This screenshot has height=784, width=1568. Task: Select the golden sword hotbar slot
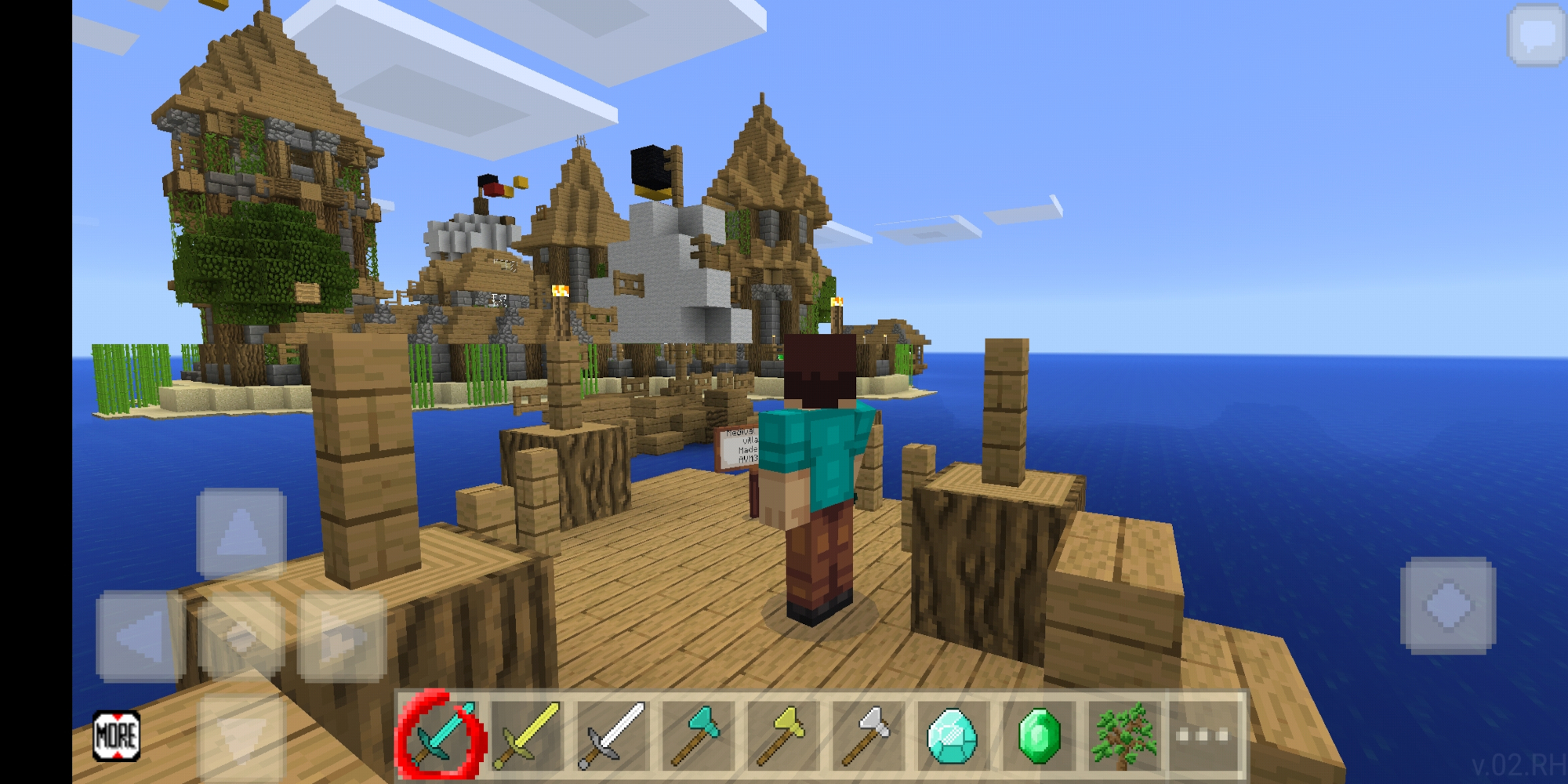(x=527, y=735)
